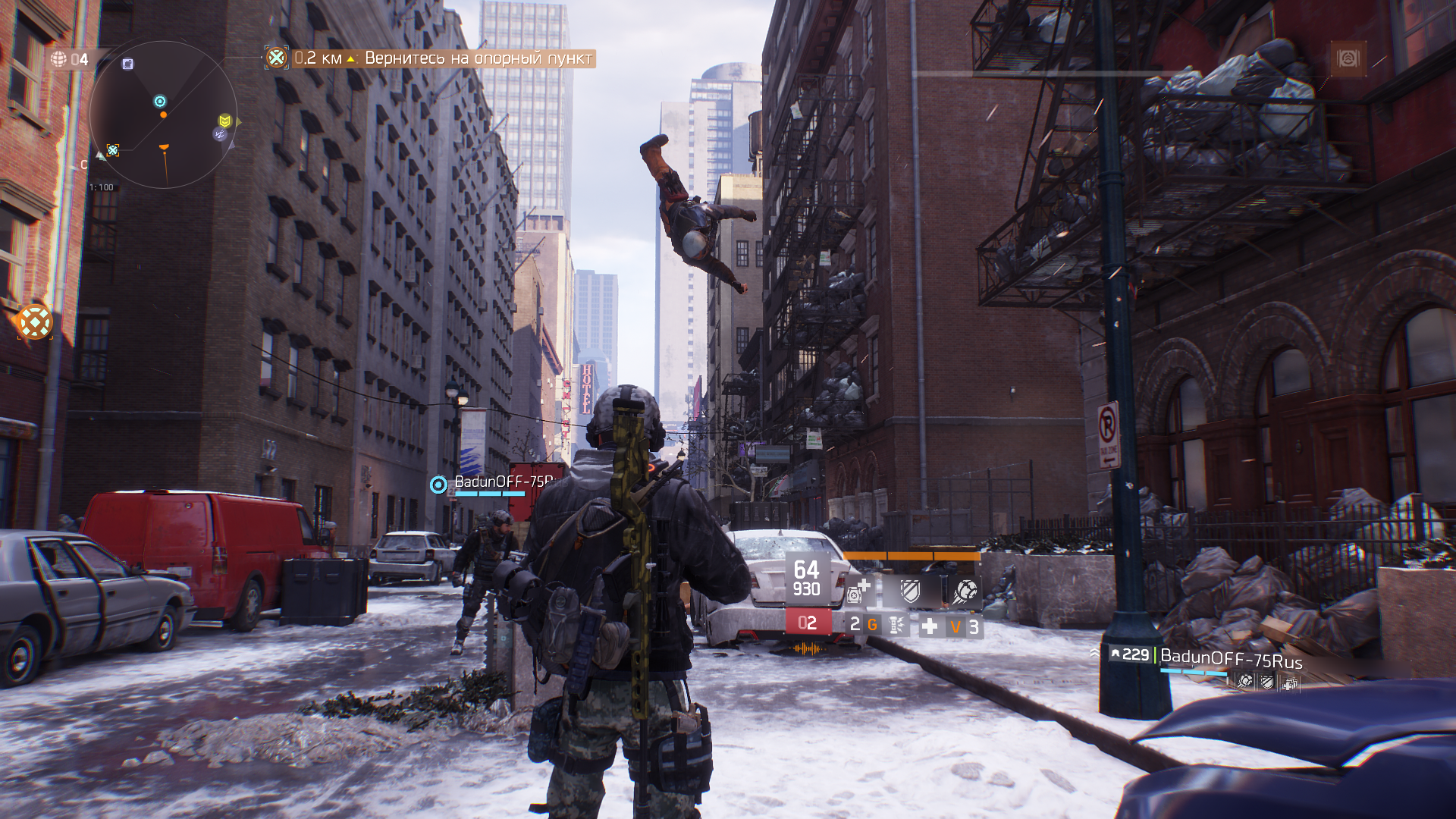The image size is (1456, 819).
Task: Click the orange mission marker on the minimap
Action: pyautogui.click(x=164, y=115)
